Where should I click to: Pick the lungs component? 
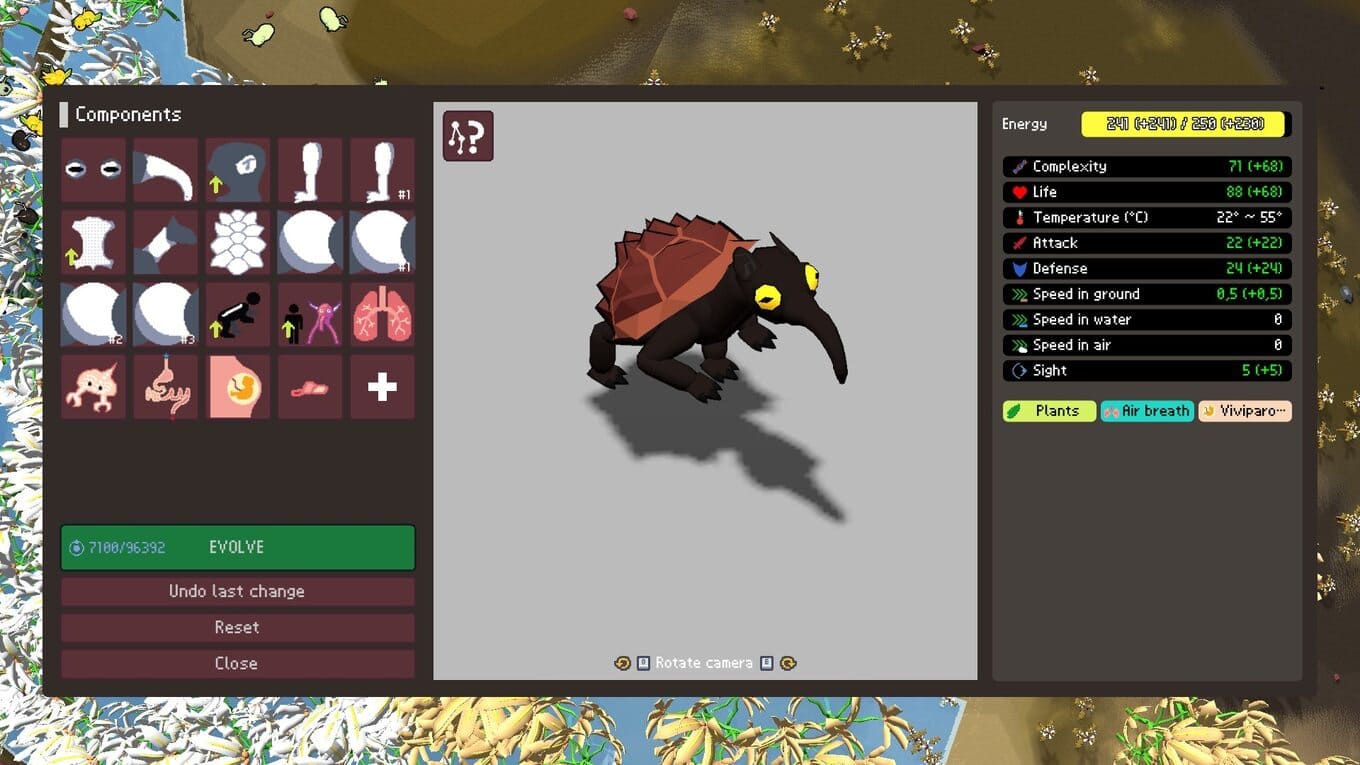pyautogui.click(x=382, y=314)
